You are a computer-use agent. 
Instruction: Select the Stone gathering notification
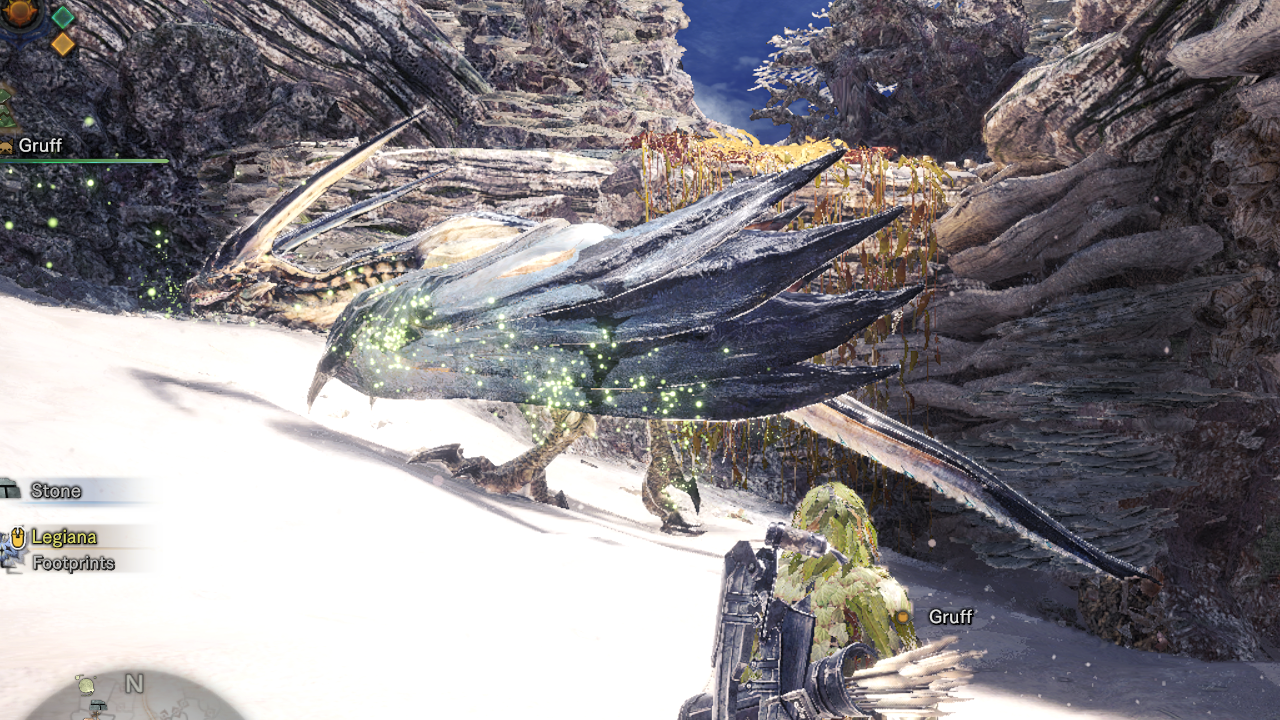[56, 490]
